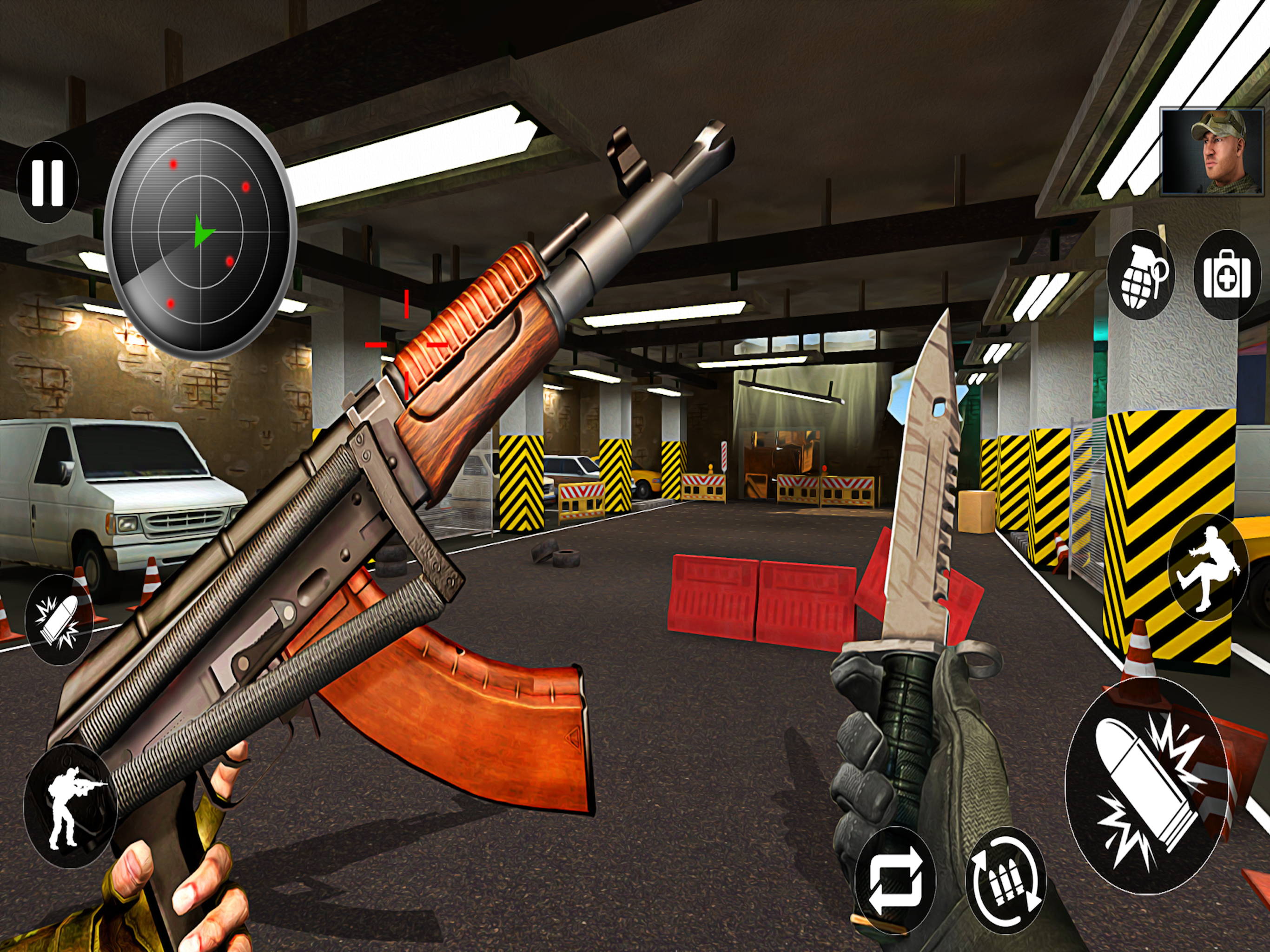Pause the game
The height and width of the screenshot is (952, 1270).
48,183
